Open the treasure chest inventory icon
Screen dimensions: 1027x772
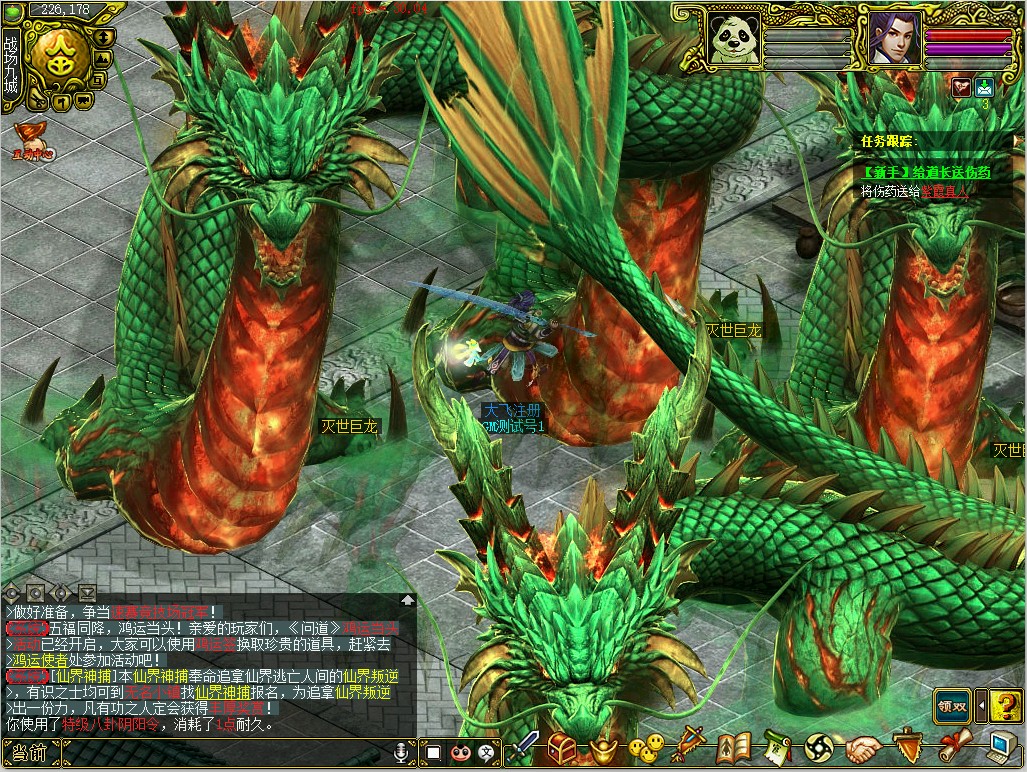[x=563, y=747]
